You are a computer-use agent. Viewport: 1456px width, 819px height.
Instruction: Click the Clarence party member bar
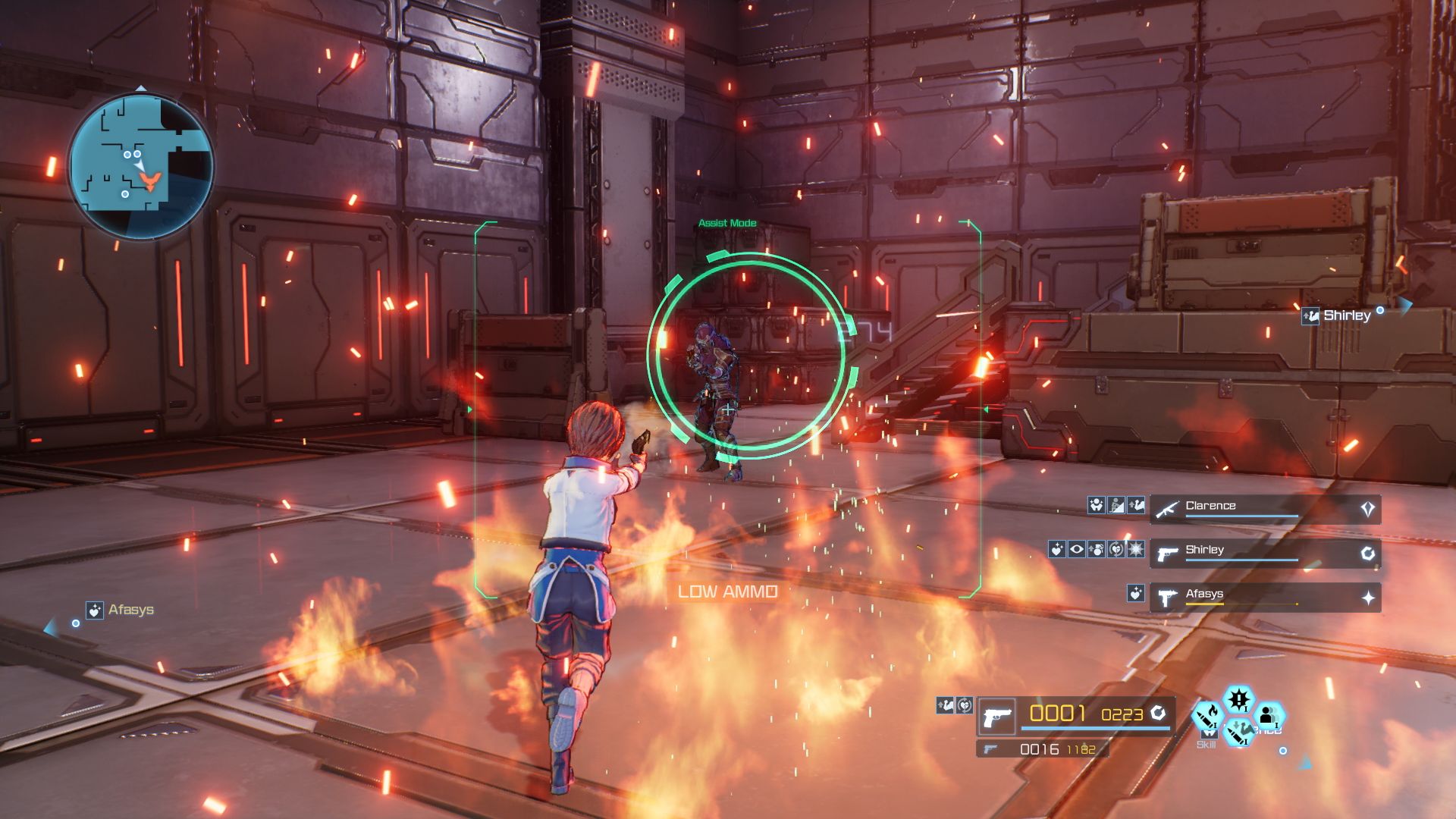pos(1246,508)
